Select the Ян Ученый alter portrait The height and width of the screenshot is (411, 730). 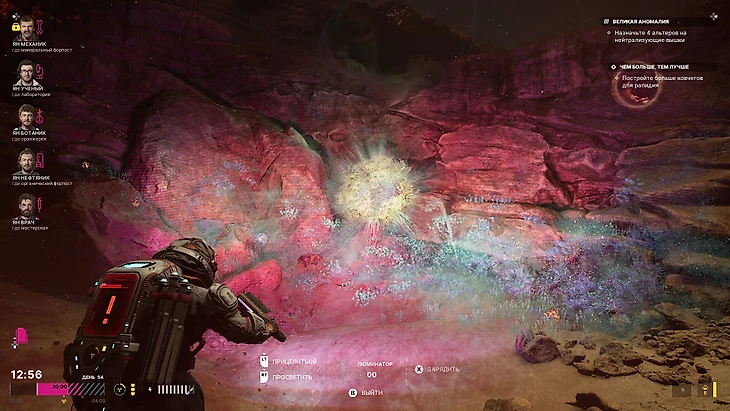click(x=26, y=72)
